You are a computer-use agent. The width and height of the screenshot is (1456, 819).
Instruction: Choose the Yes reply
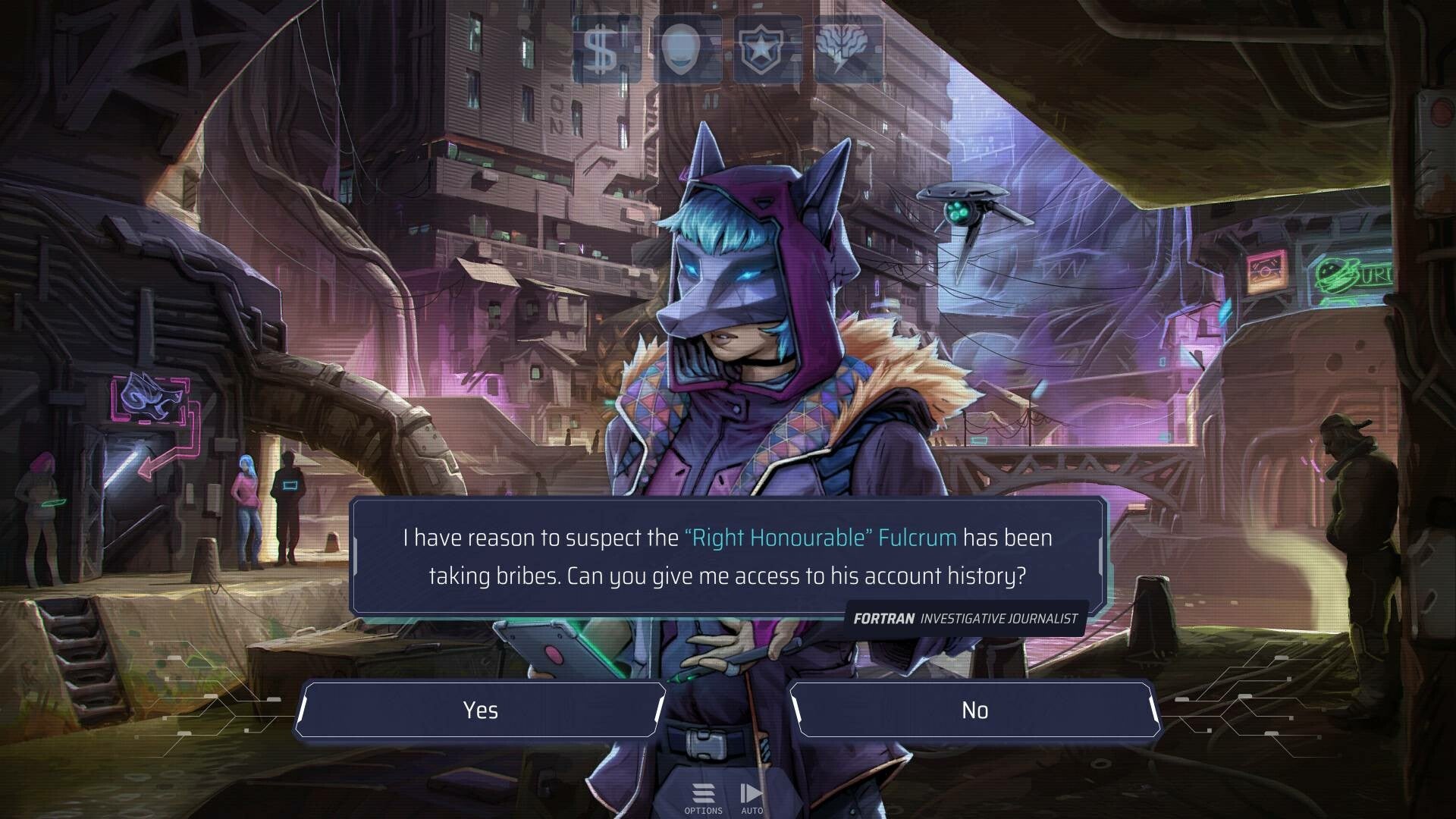pyautogui.click(x=480, y=710)
